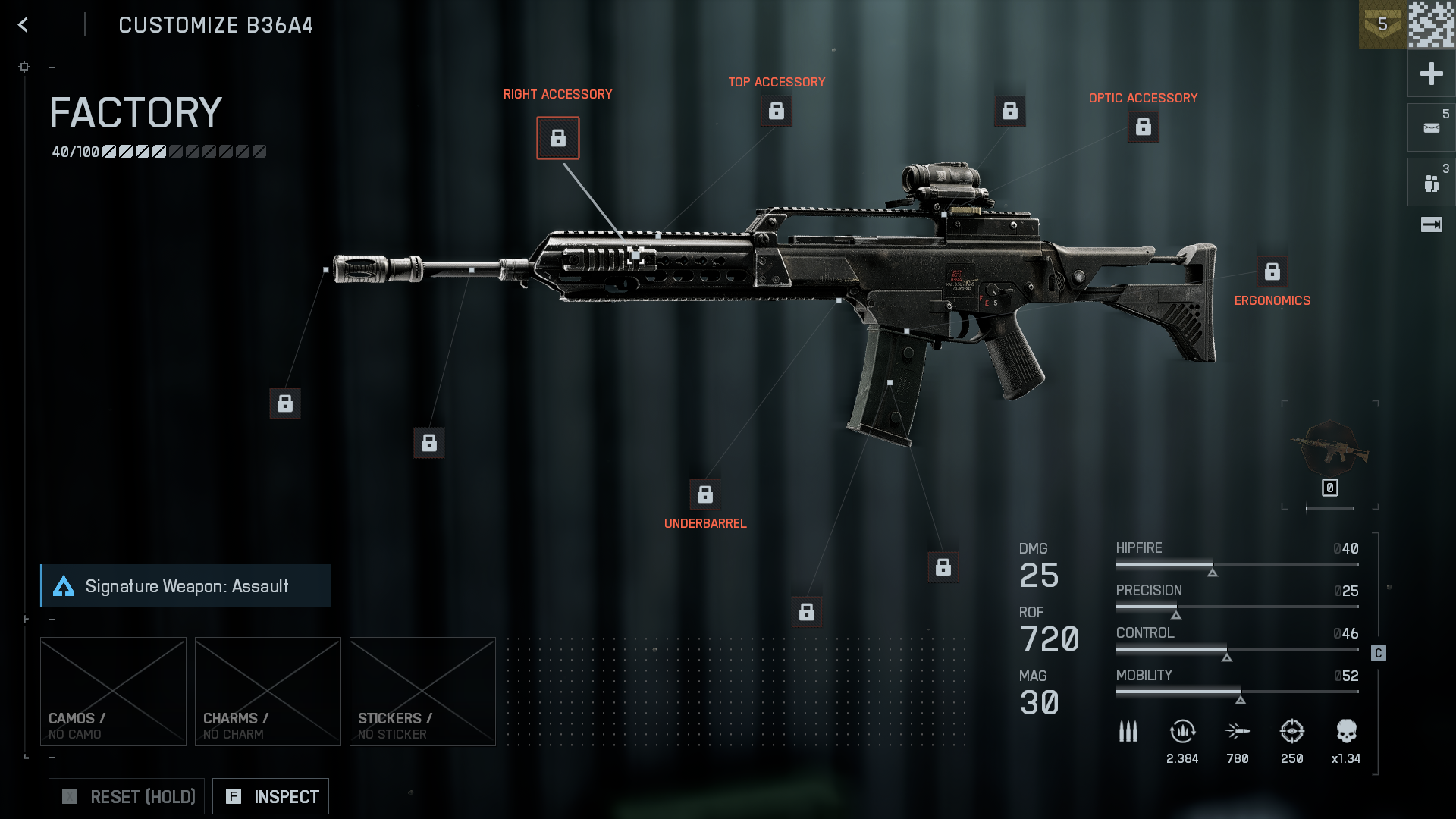Select Signature Weapon: Assault banner
The height and width of the screenshot is (819, 1456).
coord(186,585)
